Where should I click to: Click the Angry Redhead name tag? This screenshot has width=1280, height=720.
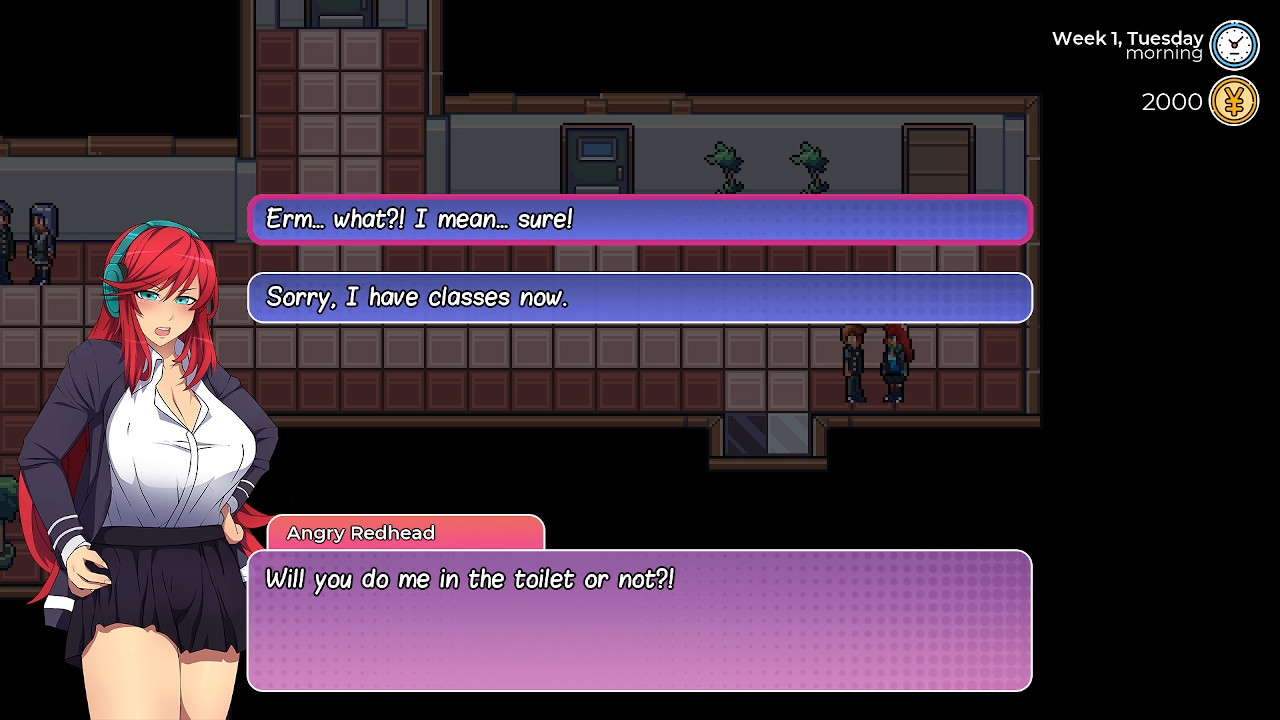[x=358, y=533]
